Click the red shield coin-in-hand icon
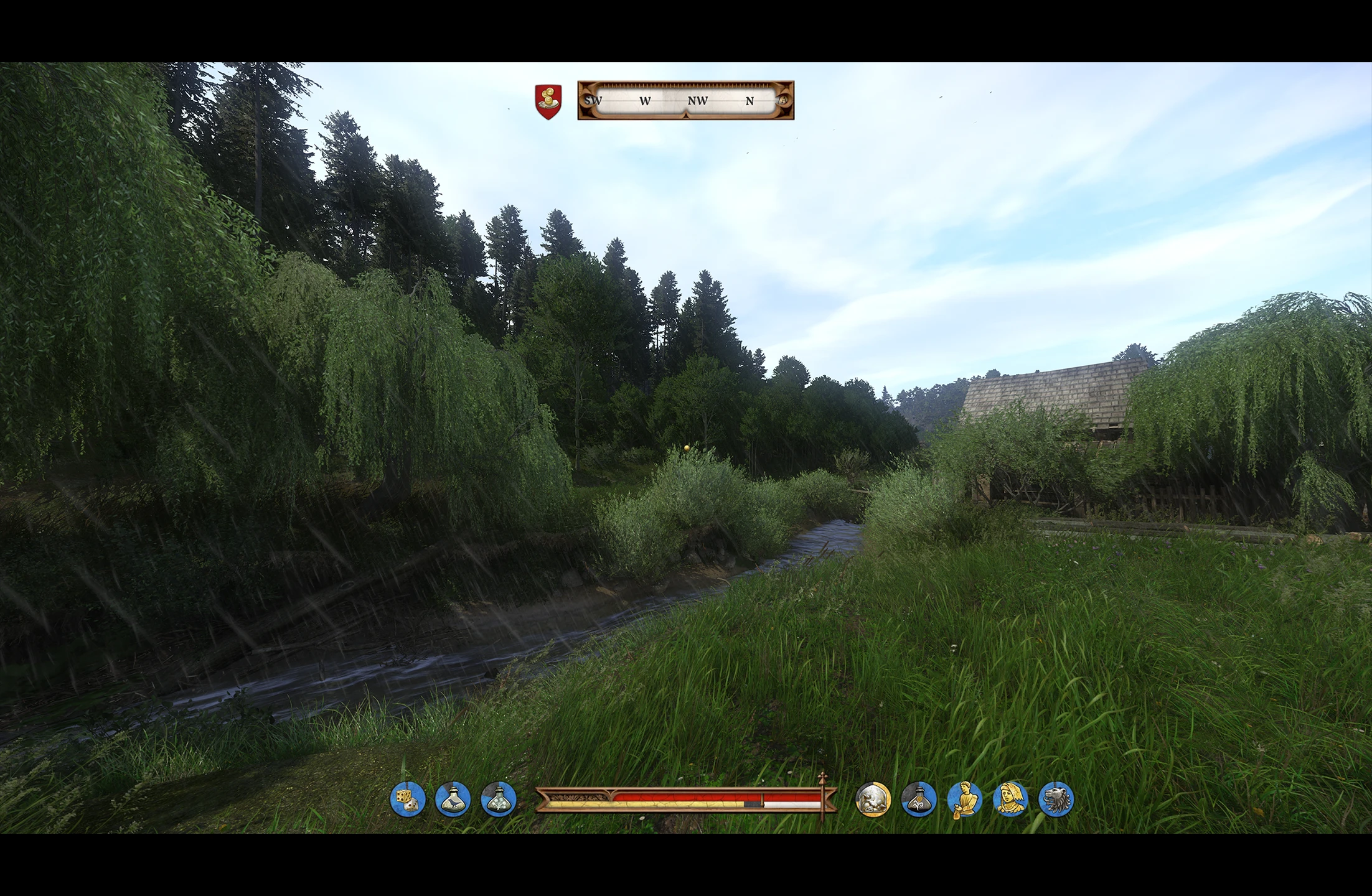 pos(548,101)
